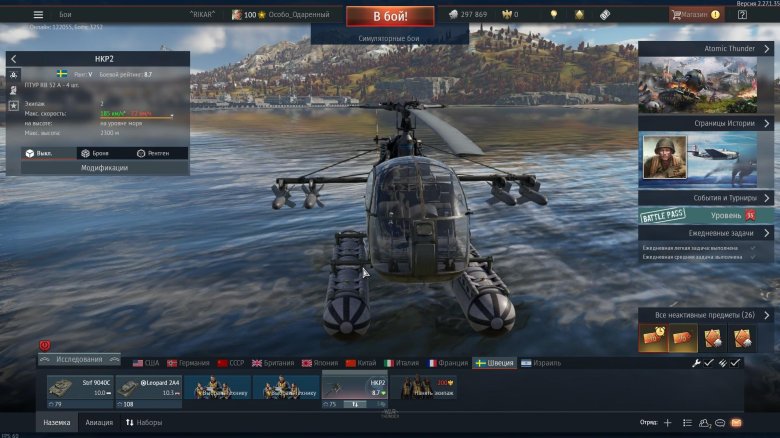The width and height of the screenshot is (780, 438).
Task: Switch to the Авиация tab
Action: (x=99, y=423)
